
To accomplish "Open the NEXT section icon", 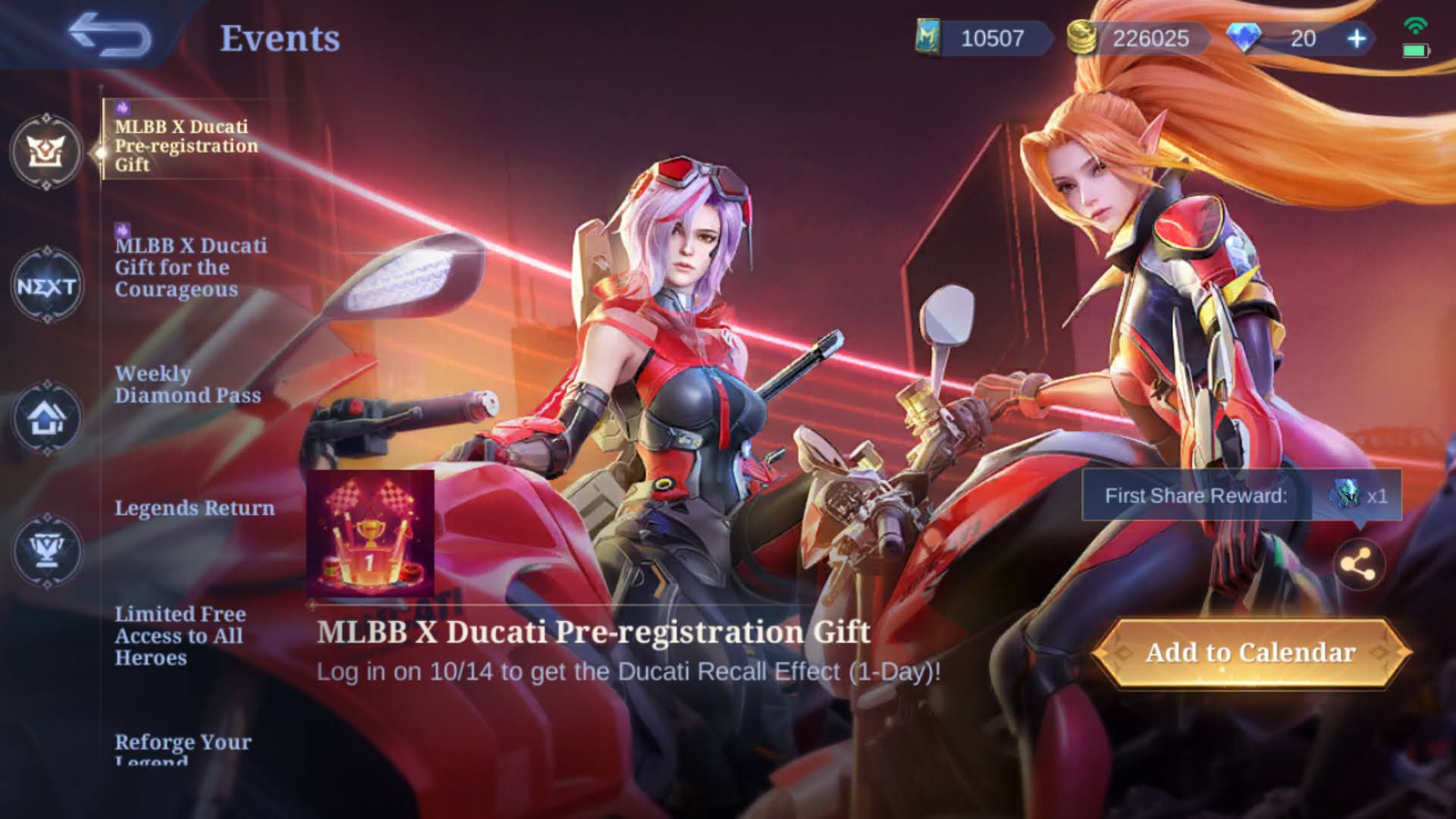I will coord(45,287).
